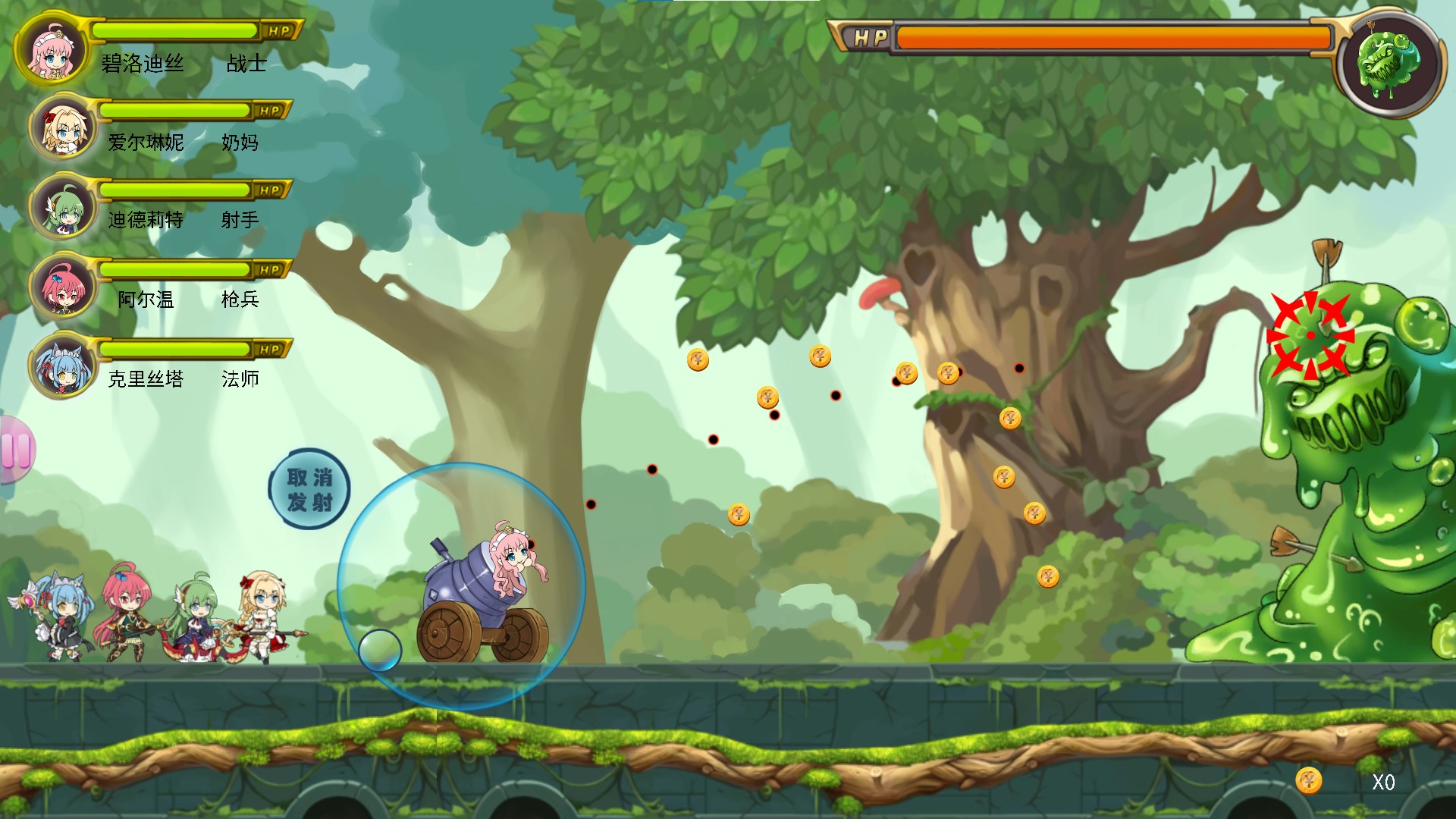Image resolution: width=1456 pixels, height=819 pixels.
Task: Select 碧洛迪丝 warrior portrait
Action: coord(52,49)
